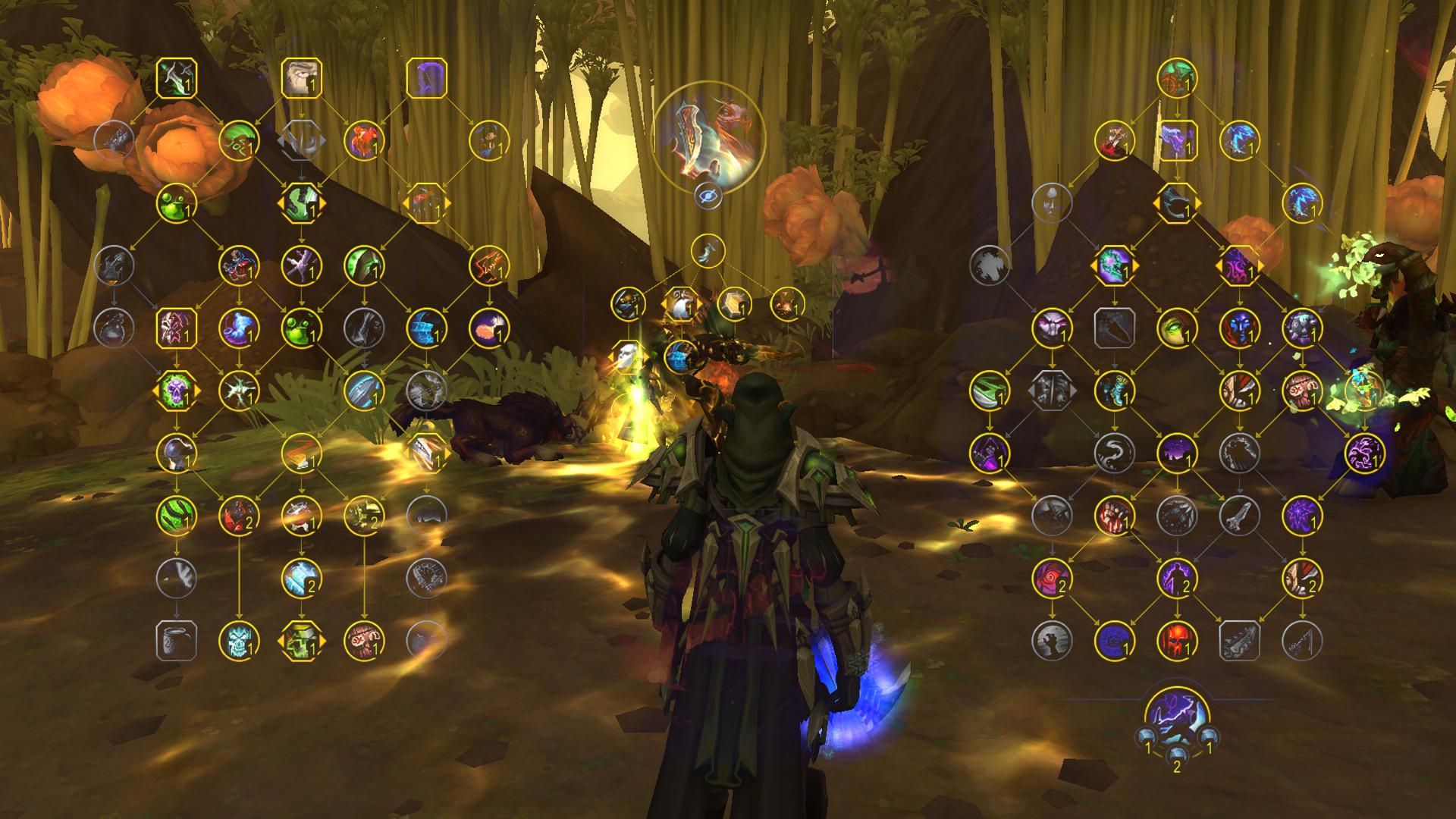Select the glowing green skull talent in the left tree

[175, 391]
